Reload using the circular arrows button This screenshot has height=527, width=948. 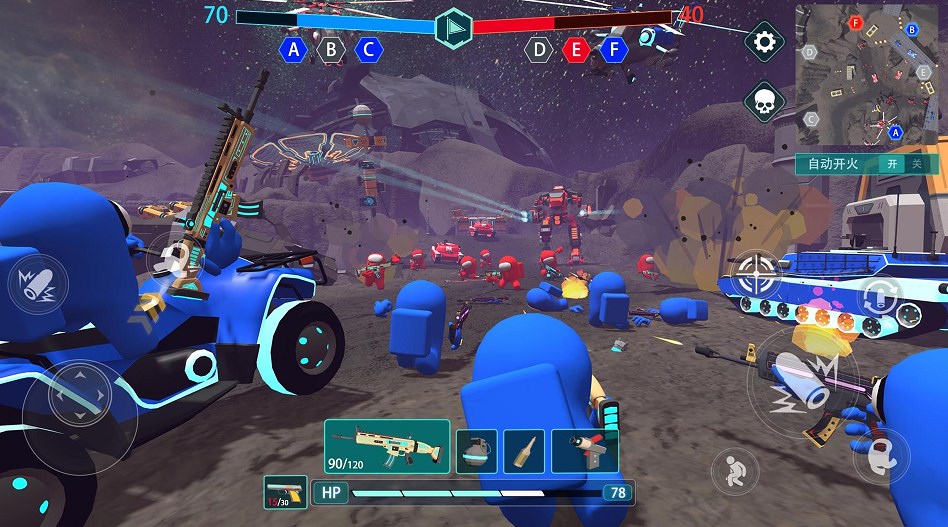[x=881, y=296]
